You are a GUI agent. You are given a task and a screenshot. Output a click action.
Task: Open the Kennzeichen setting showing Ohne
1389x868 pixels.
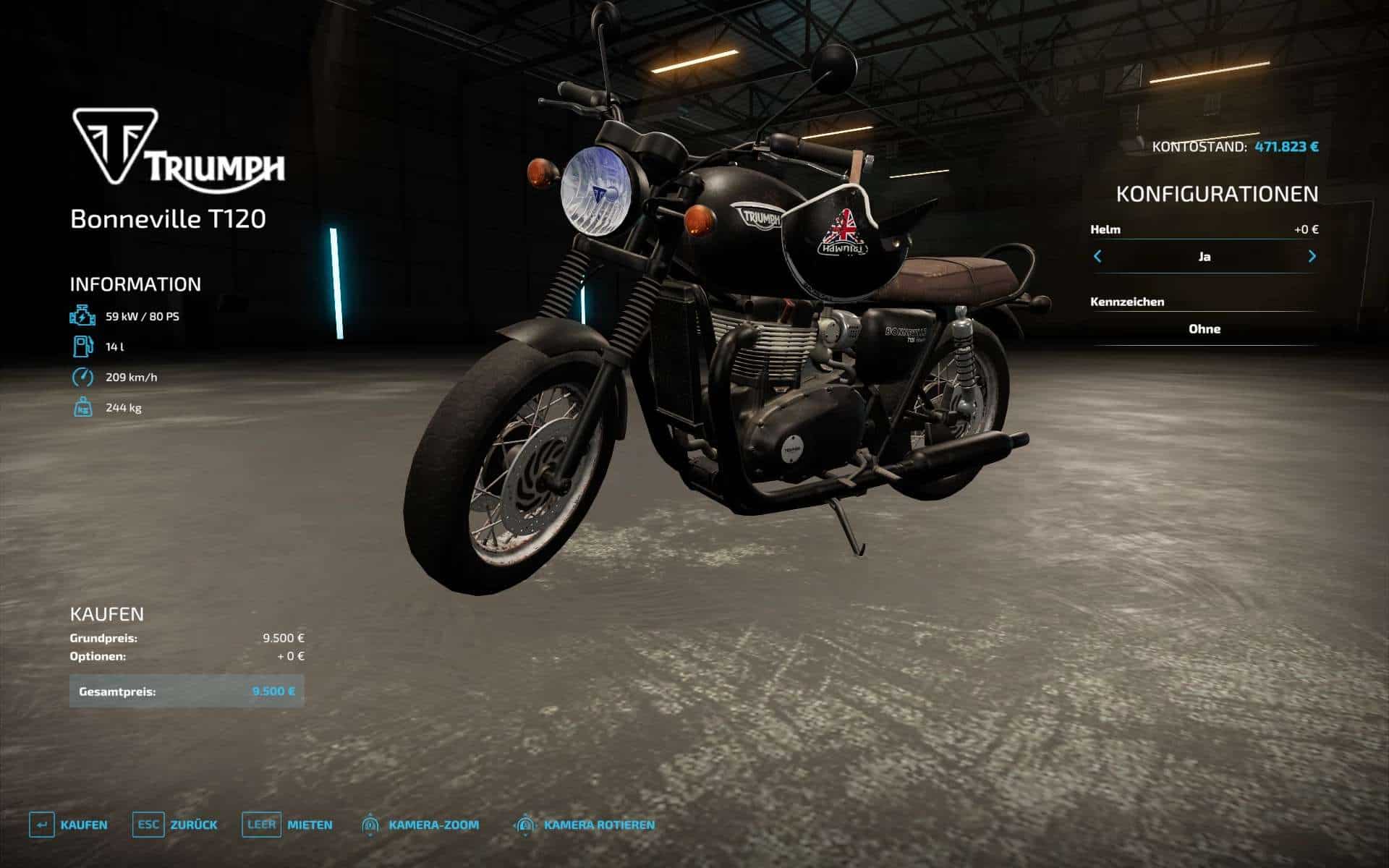coord(1204,329)
